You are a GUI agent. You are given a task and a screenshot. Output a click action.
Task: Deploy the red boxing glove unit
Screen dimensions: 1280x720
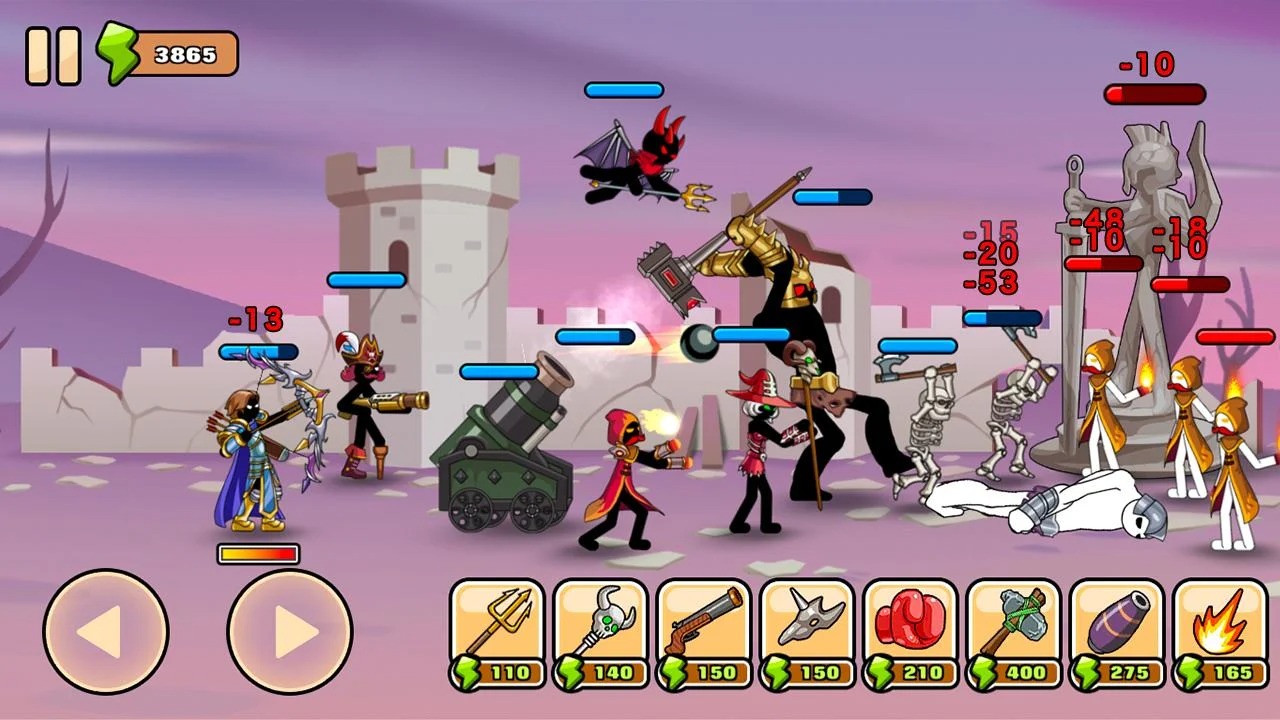(x=910, y=634)
